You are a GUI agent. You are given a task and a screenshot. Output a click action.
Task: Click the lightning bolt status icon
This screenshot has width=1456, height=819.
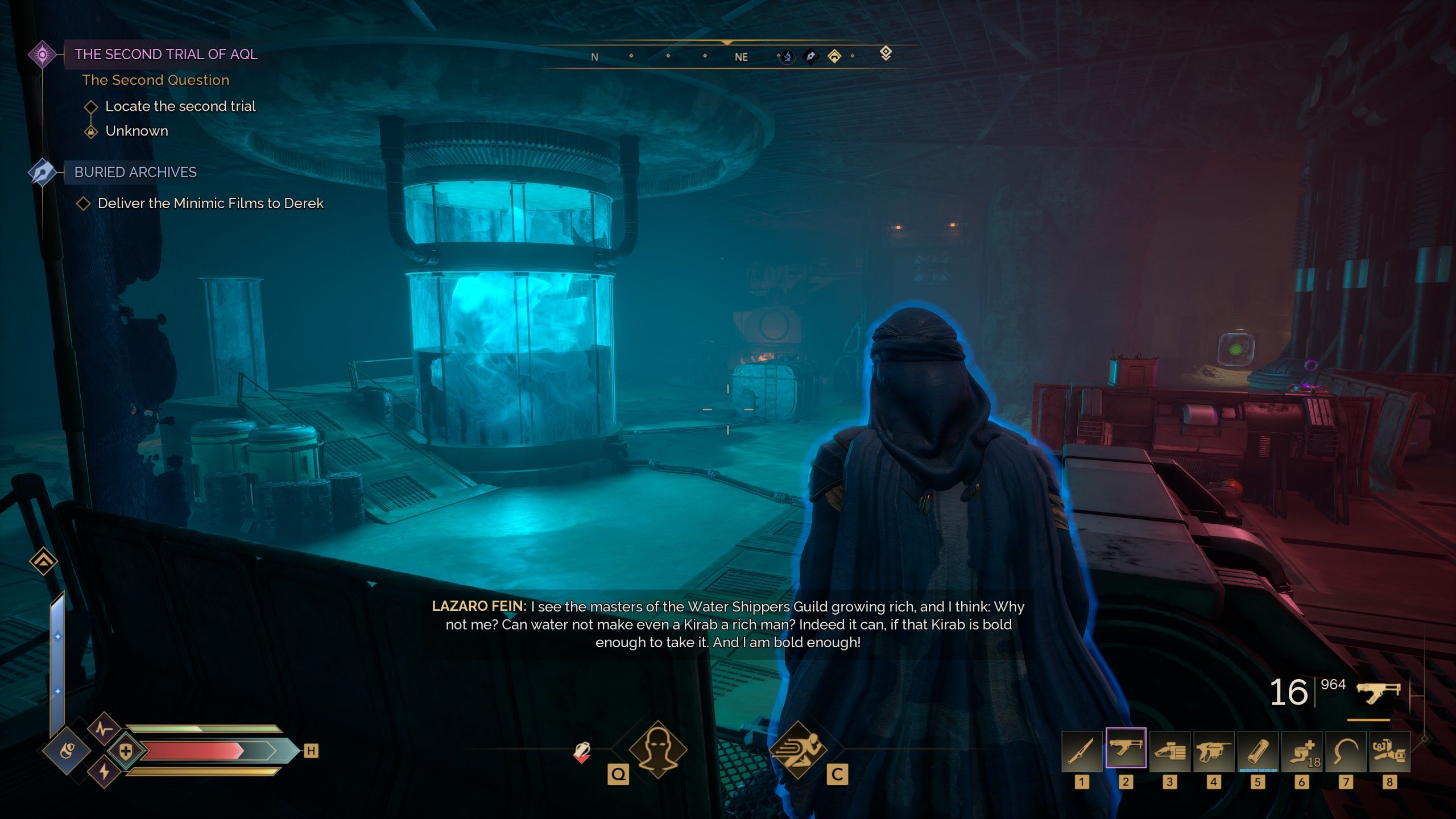(x=104, y=772)
